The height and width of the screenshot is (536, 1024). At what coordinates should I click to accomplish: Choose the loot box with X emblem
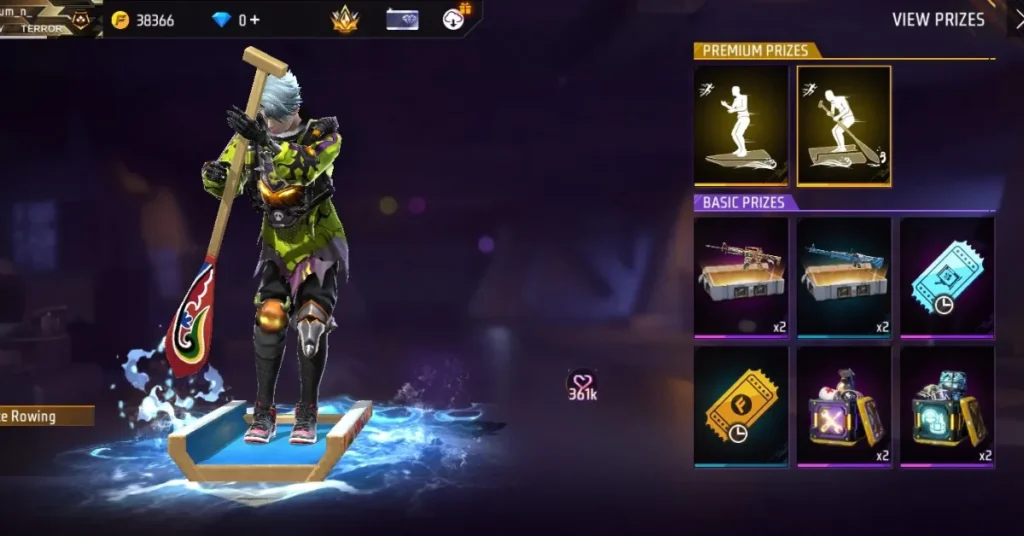coord(844,405)
